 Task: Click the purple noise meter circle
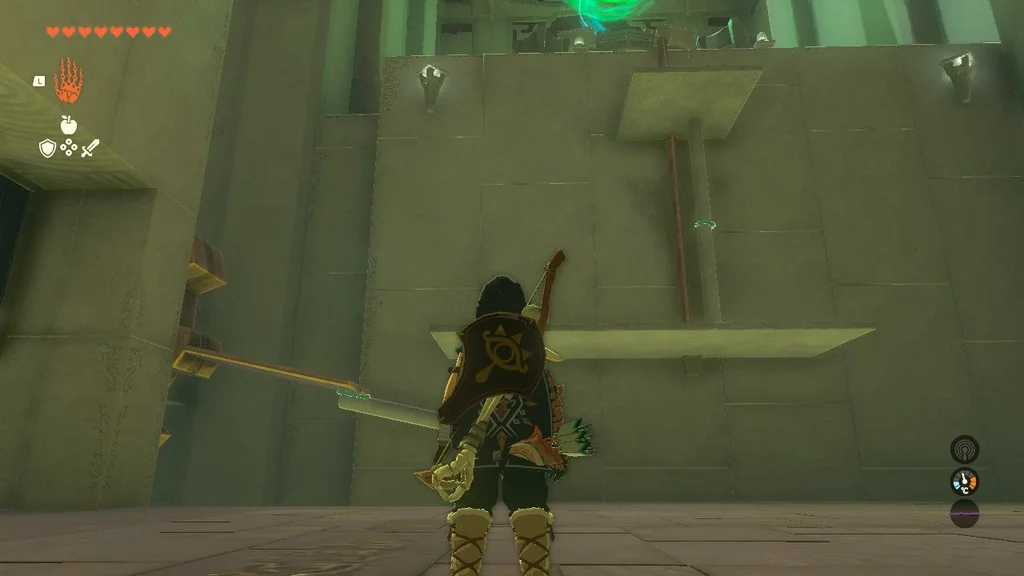(x=964, y=514)
